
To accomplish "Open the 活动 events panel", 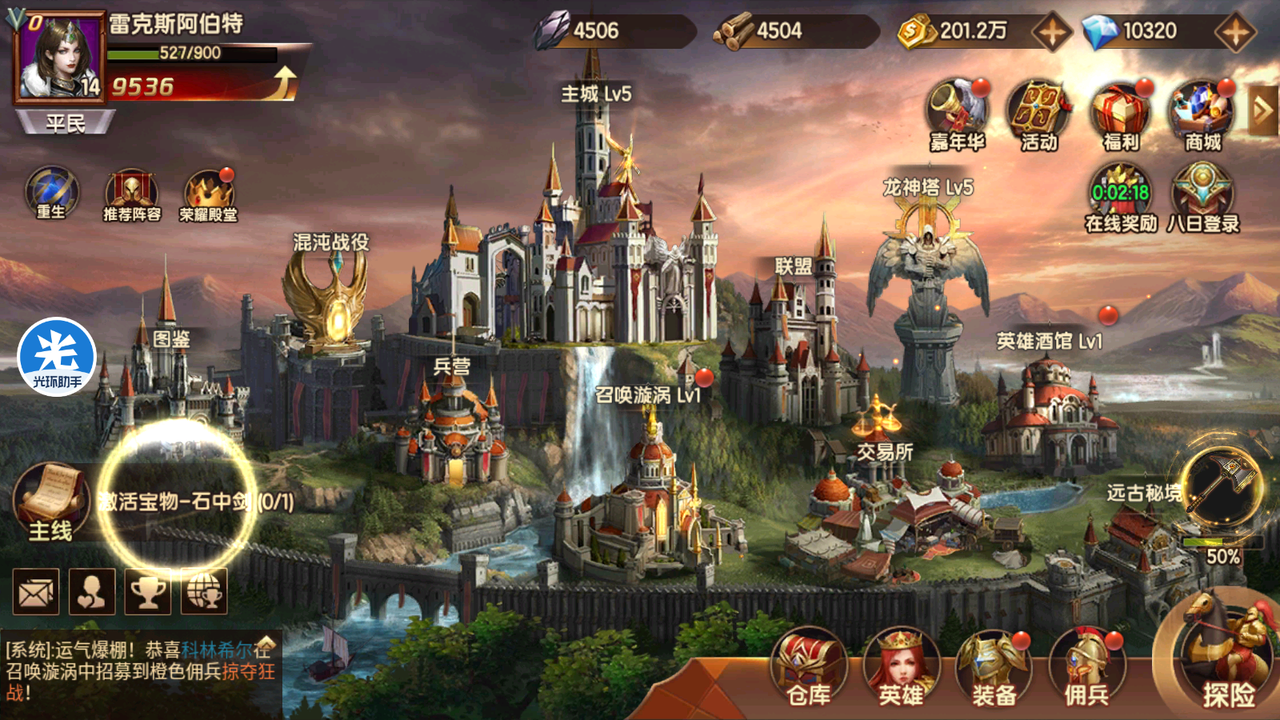I will click(x=1038, y=112).
